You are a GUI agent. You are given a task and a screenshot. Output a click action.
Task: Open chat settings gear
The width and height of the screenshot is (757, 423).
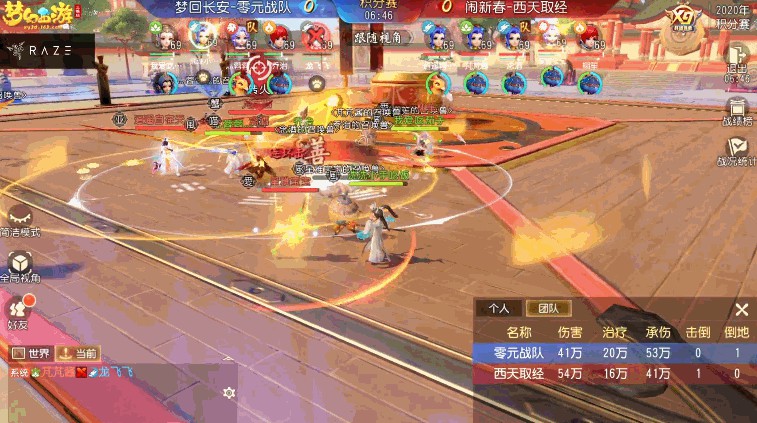pyautogui.click(x=229, y=392)
